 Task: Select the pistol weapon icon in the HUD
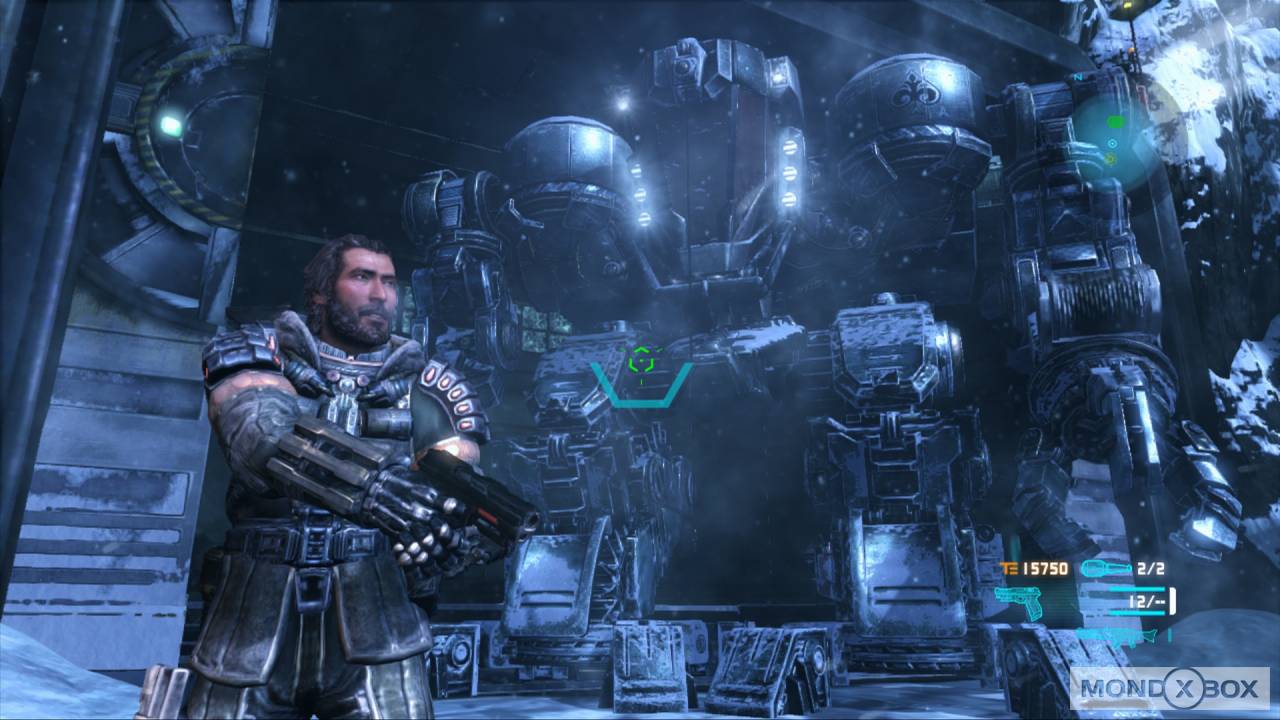pos(1016,604)
